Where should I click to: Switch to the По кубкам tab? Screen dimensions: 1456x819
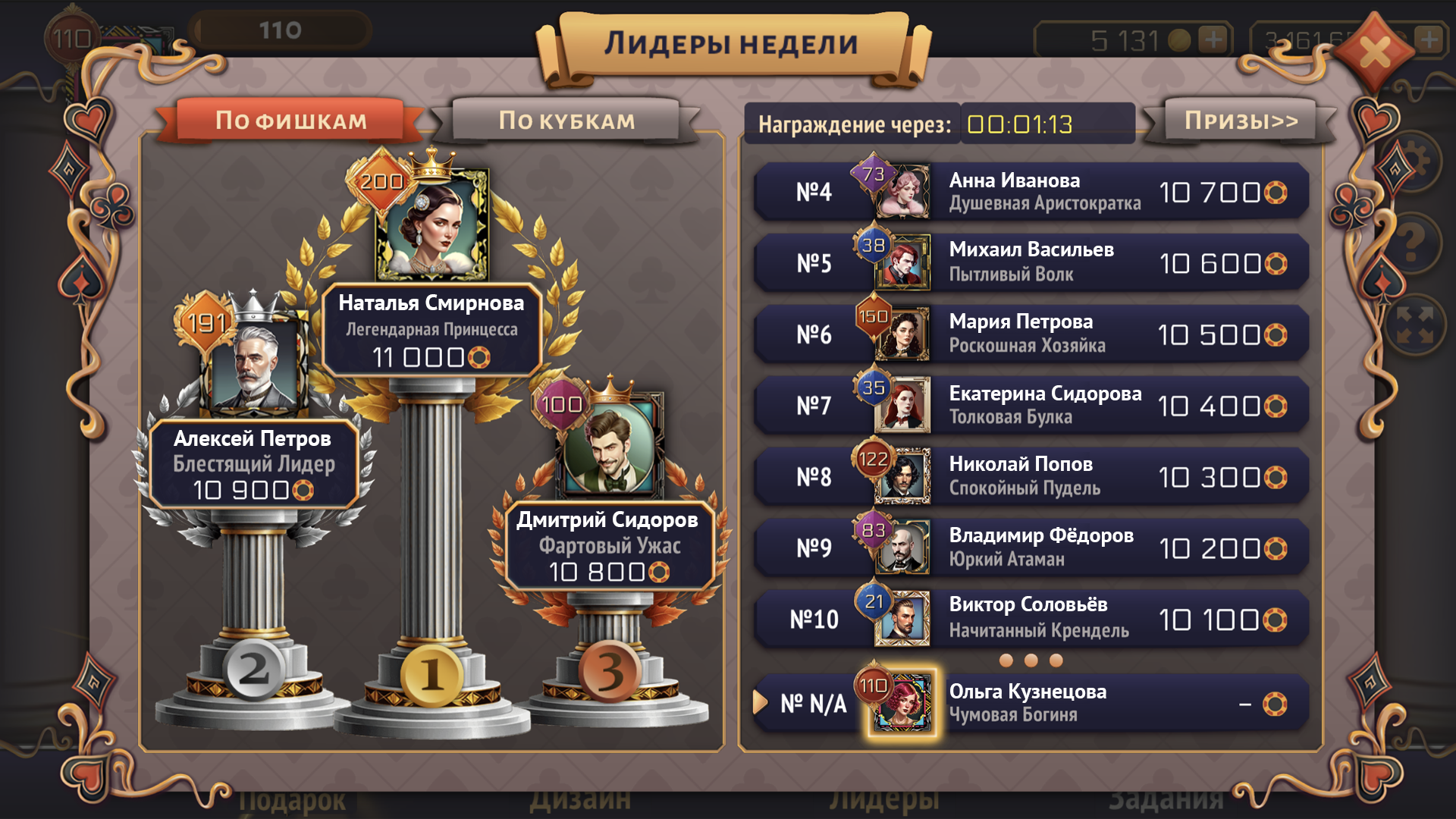(x=566, y=120)
